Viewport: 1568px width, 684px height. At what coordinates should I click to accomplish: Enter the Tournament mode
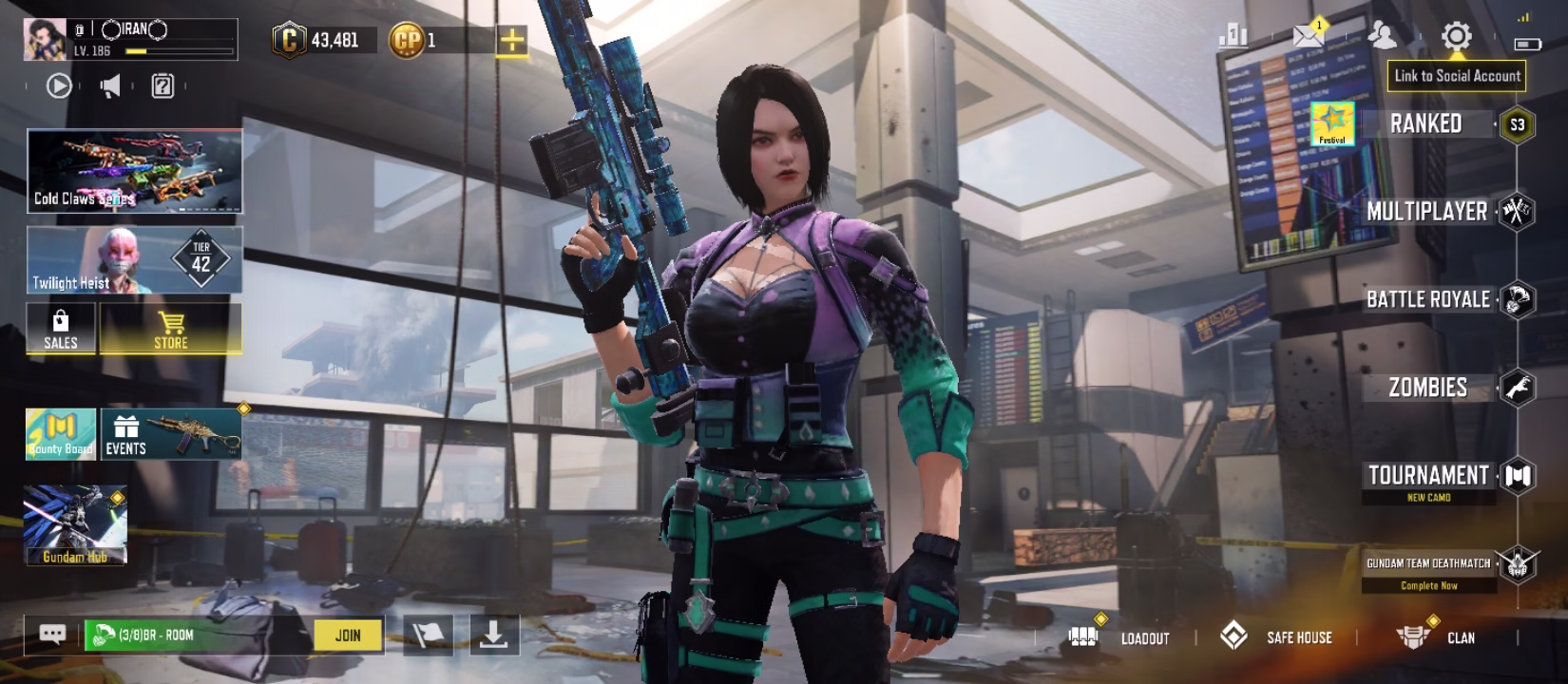[1427, 476]
